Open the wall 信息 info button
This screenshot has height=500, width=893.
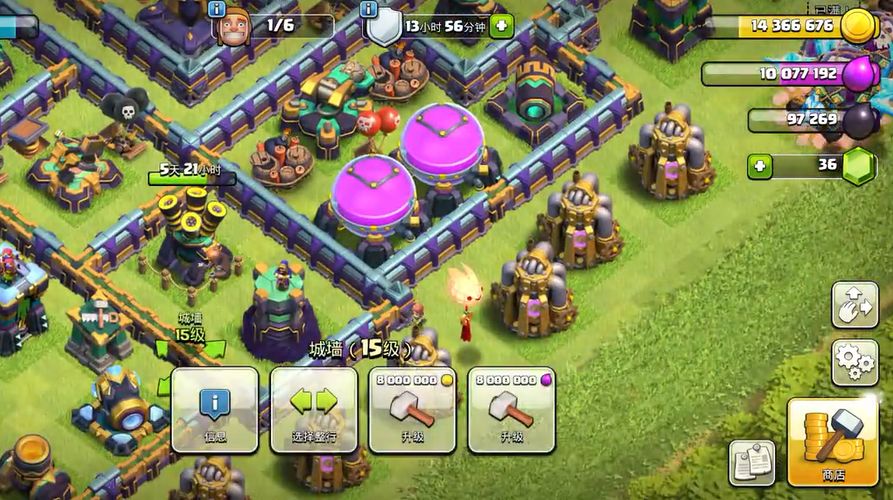(x=214, y=409)
